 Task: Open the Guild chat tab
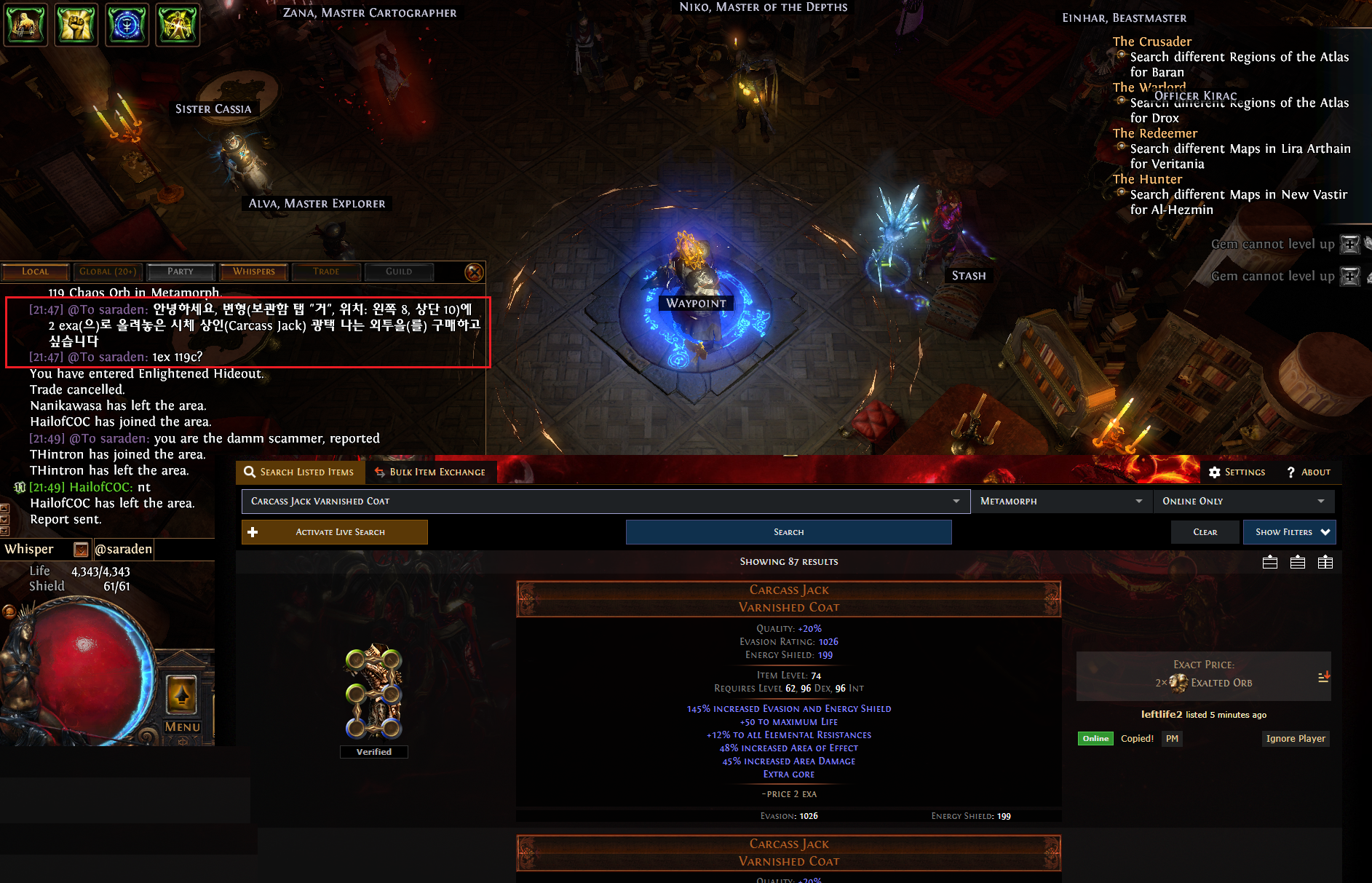coord(399,272)
